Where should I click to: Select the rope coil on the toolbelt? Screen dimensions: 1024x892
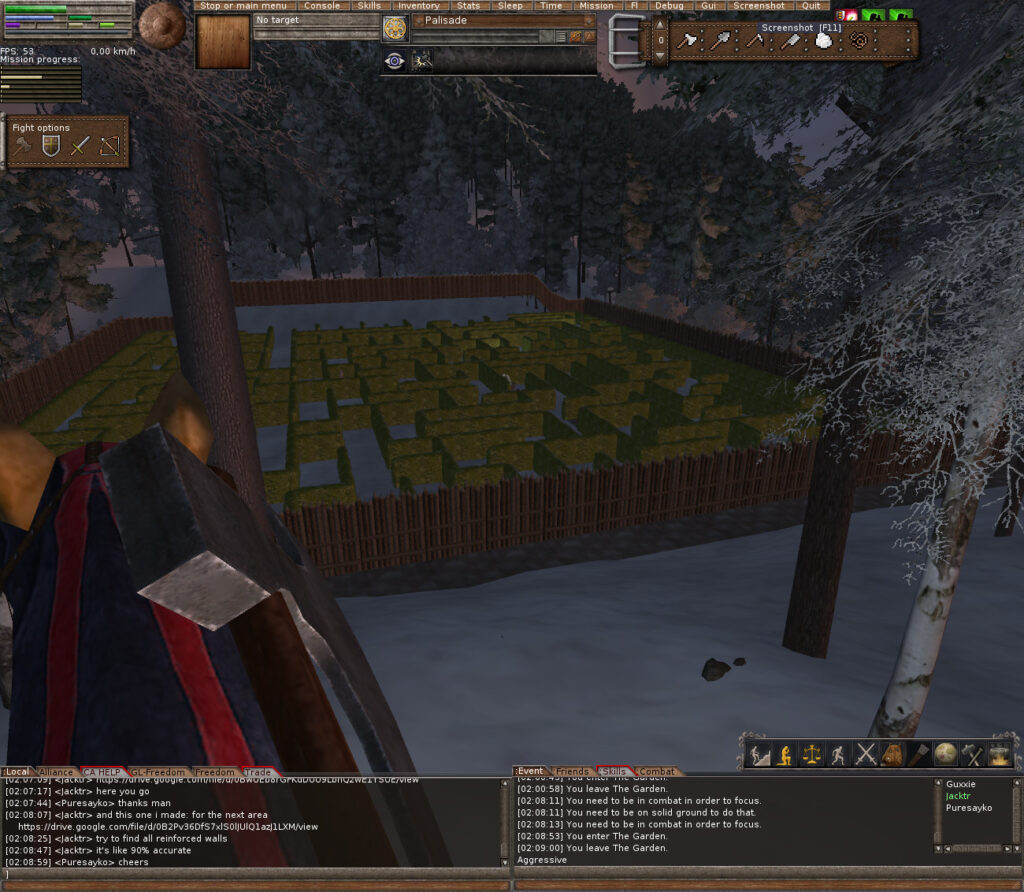(x=859, y=41)
